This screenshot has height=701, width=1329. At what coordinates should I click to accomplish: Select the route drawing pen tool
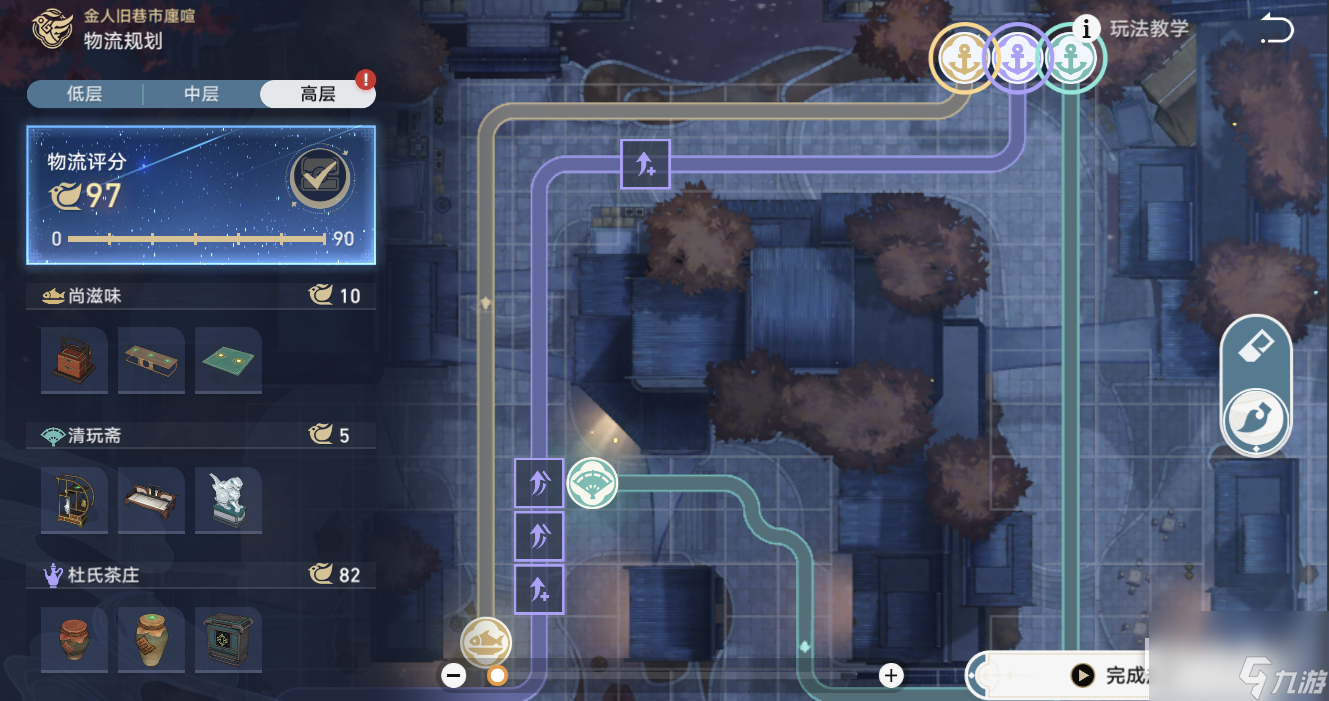[1256, 421]
